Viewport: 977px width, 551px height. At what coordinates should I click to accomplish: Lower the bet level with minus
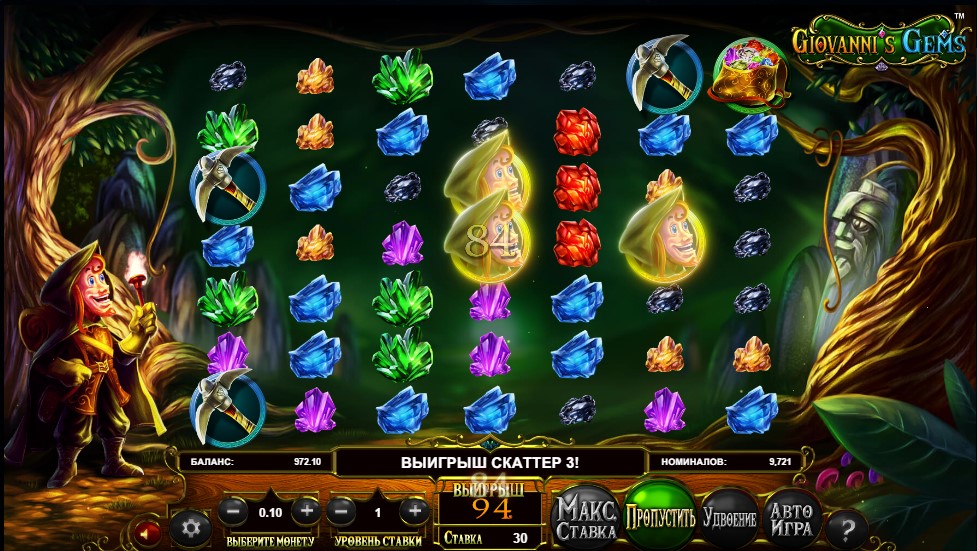tap(341, 510)
